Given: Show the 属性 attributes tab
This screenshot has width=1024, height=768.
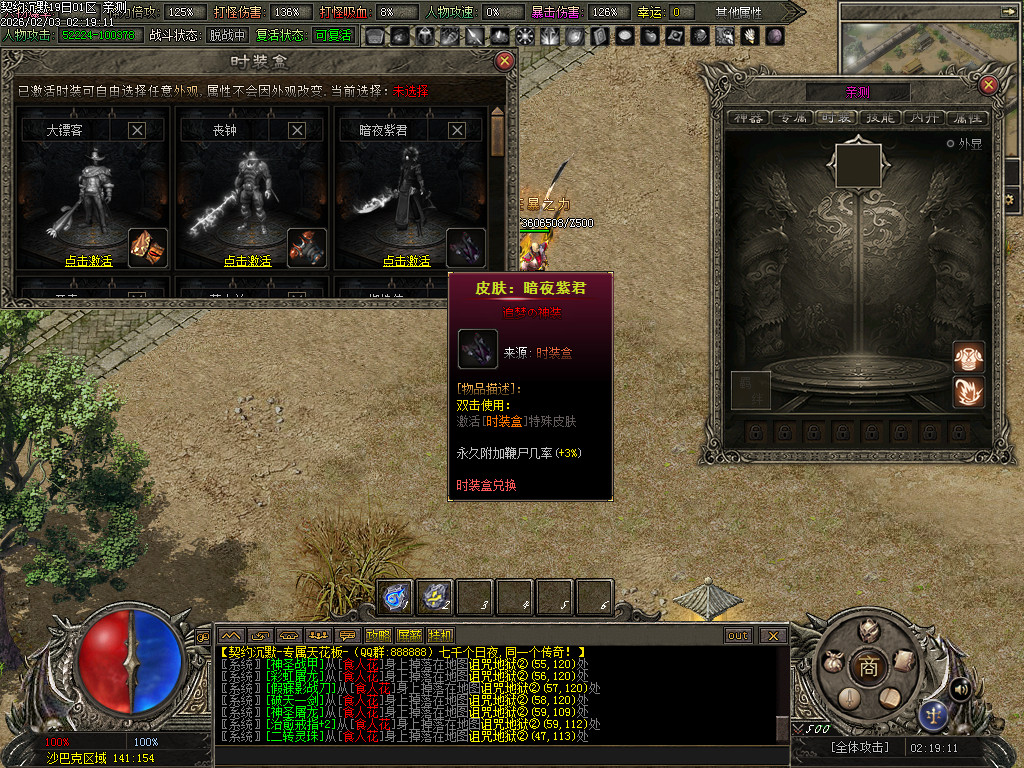Looking at the screenshot, I should [x=967, y=118].
